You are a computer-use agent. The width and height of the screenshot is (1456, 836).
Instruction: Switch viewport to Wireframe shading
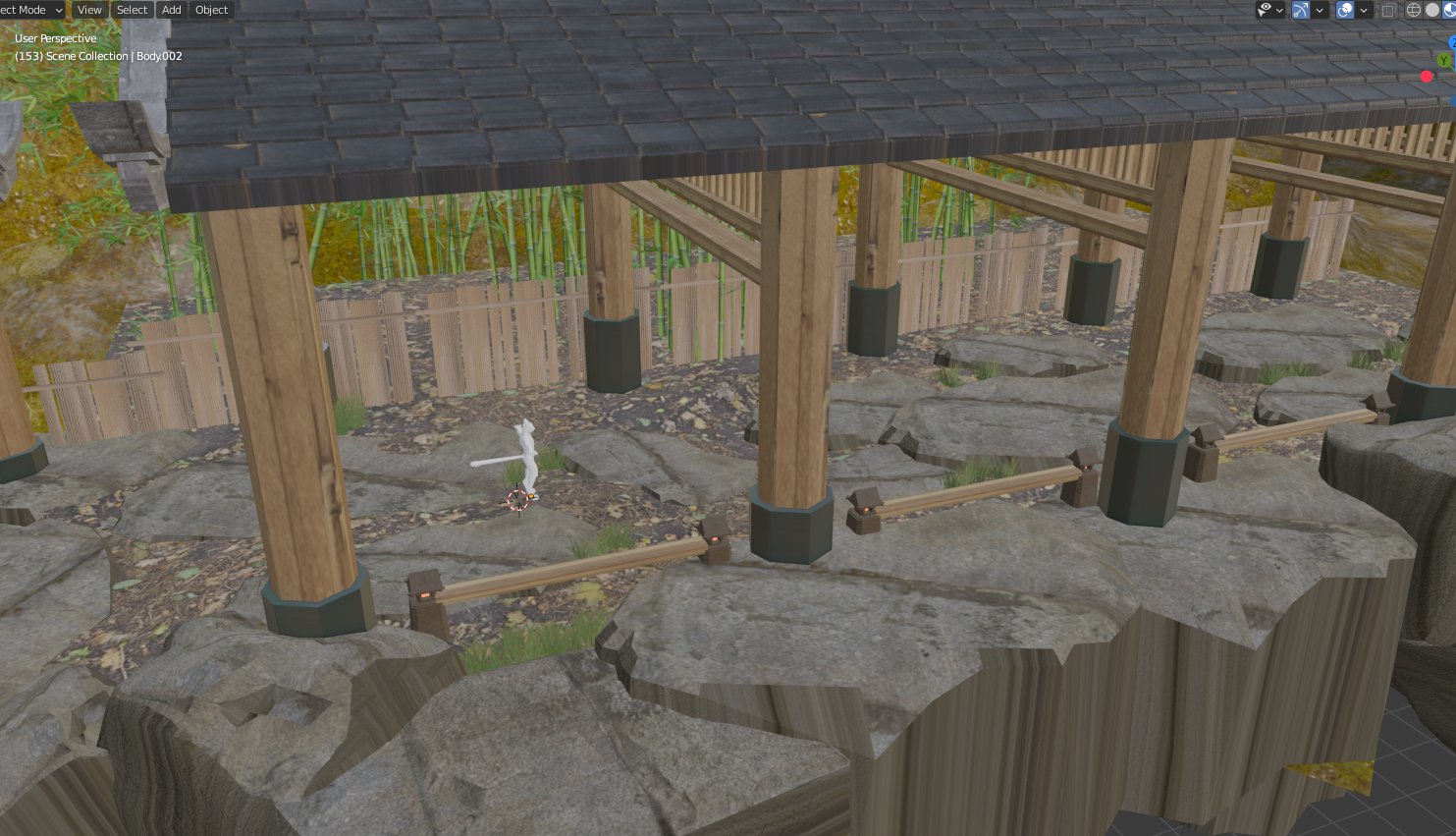(x=1414, y=10)
